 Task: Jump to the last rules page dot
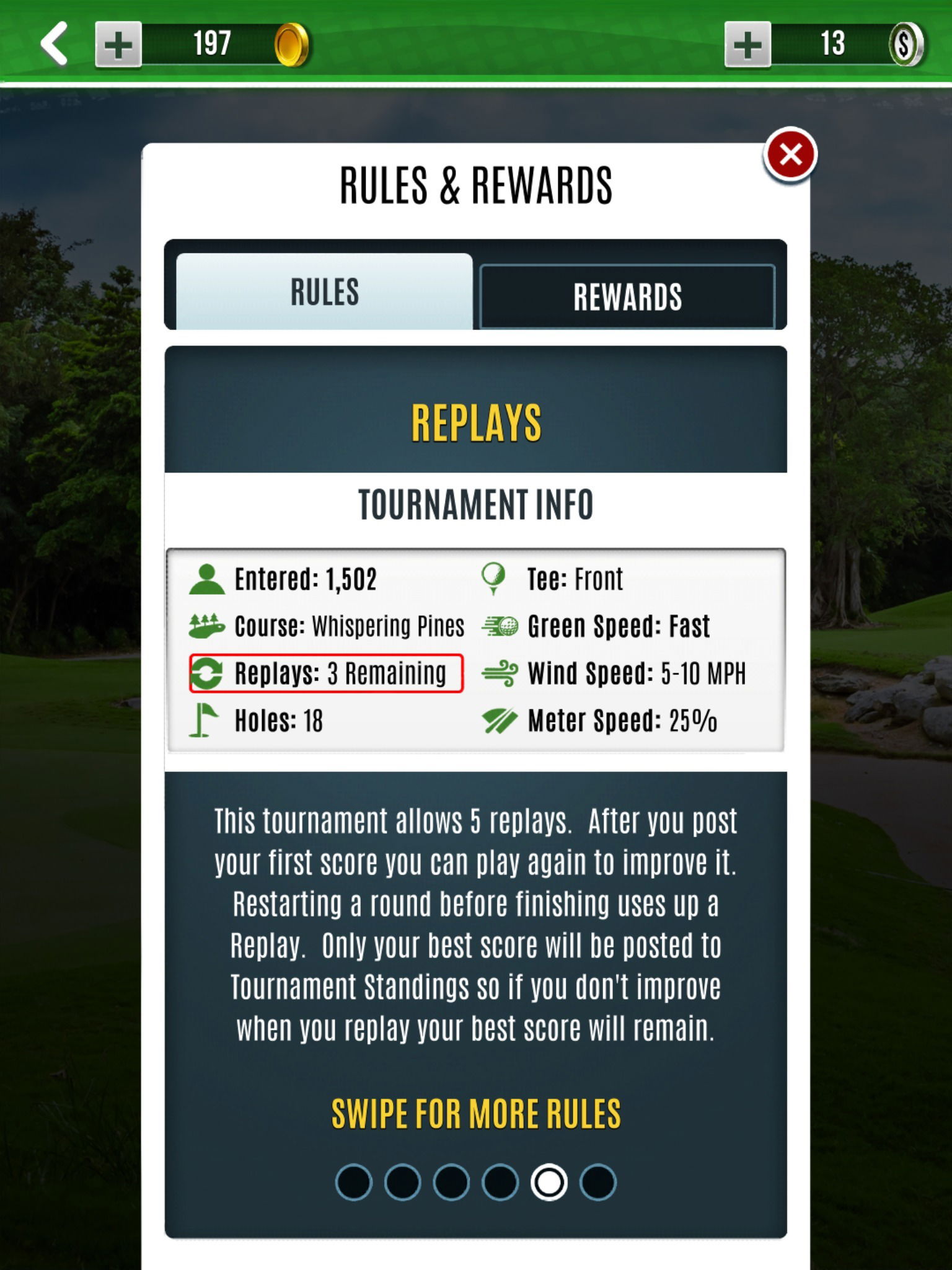tap(598, 1182)
